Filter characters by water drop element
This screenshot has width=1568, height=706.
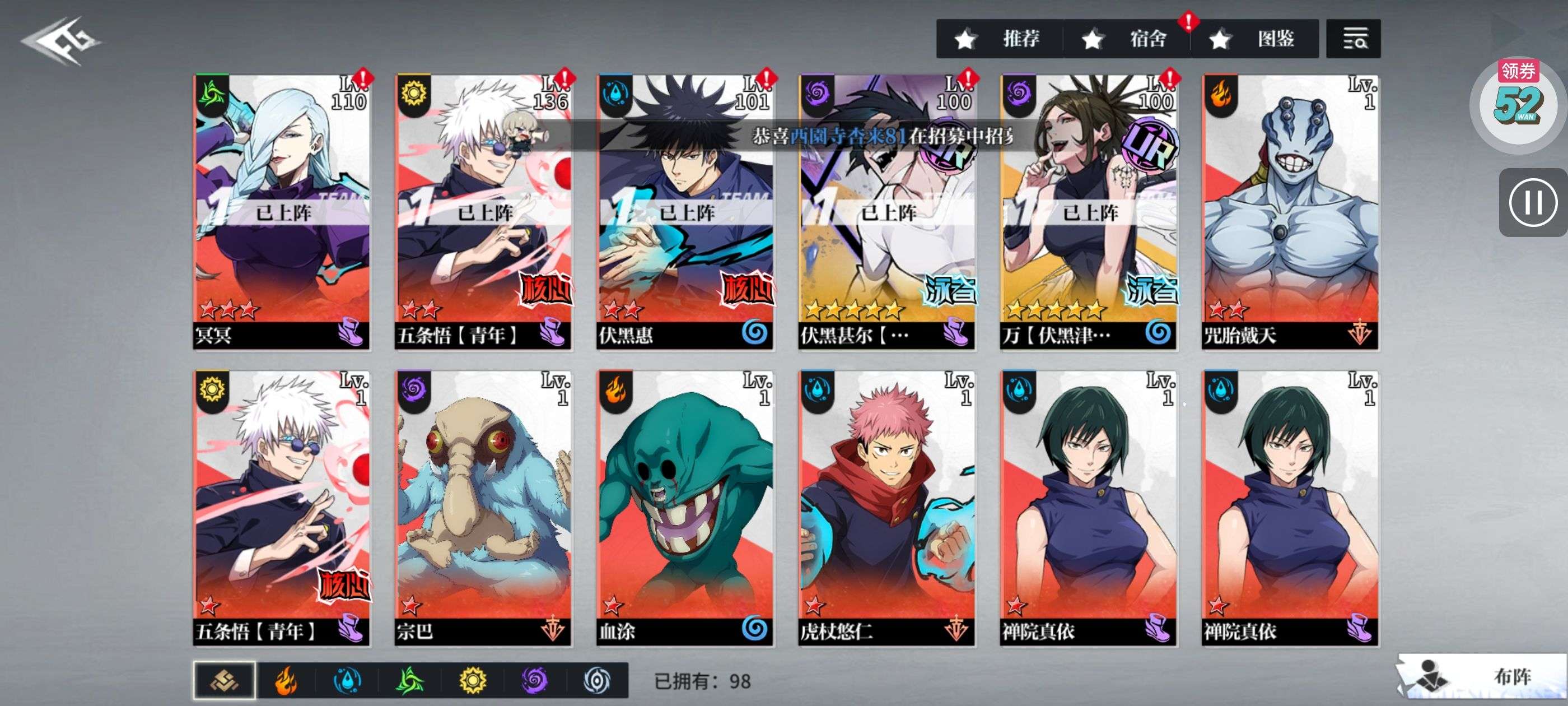[348, 680]
